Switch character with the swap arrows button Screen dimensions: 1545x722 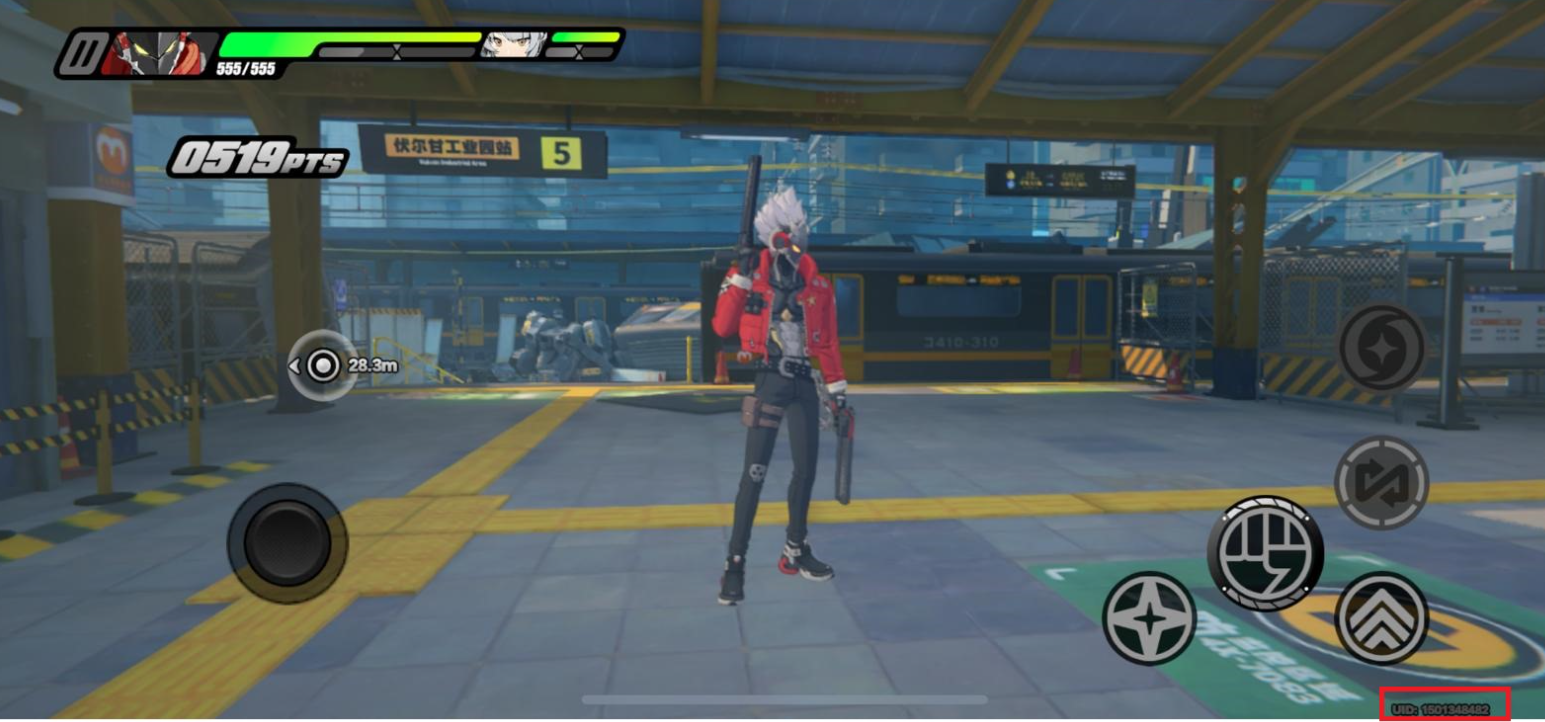[x=1381, y=483]
